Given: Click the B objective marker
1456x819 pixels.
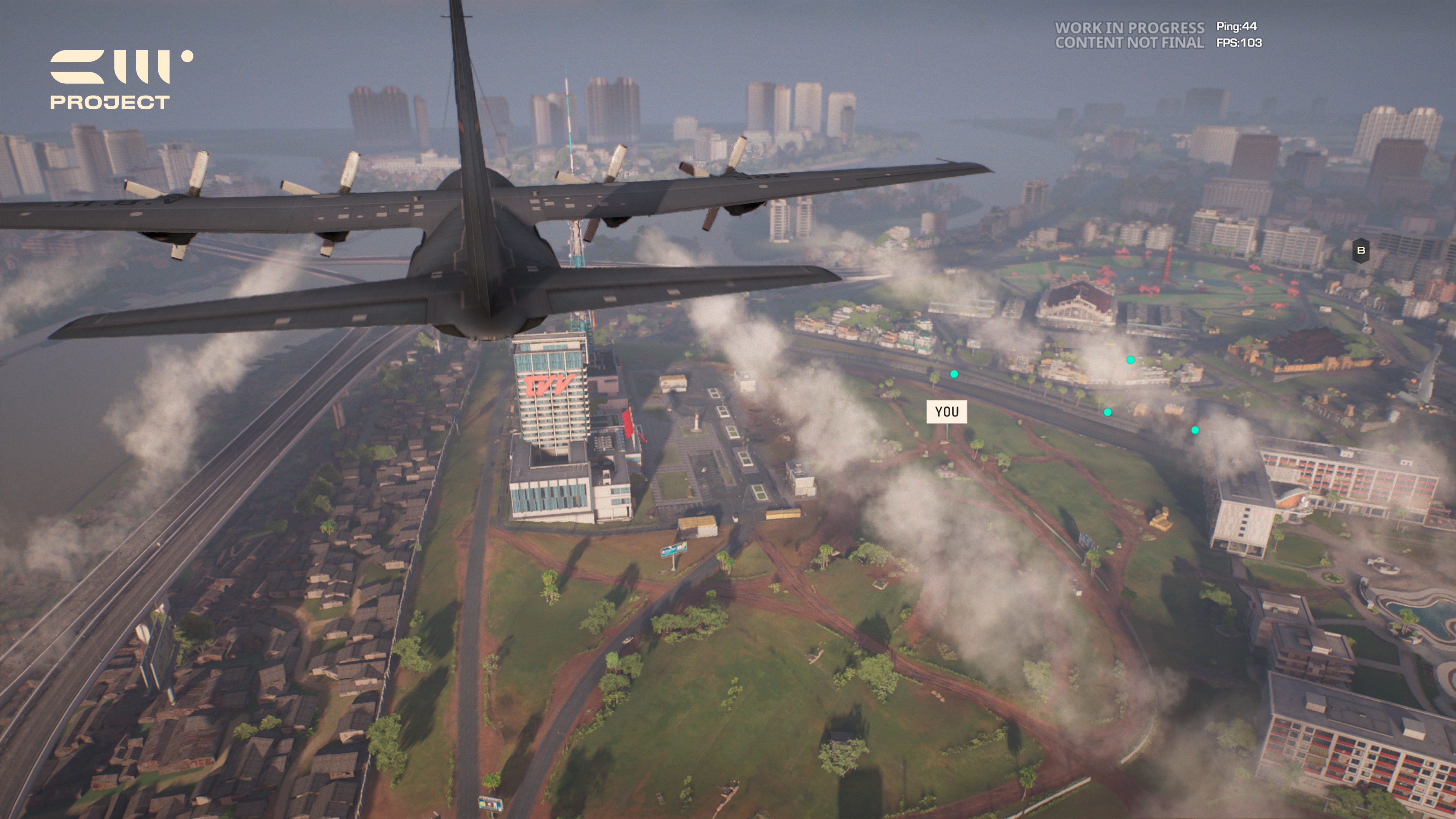Looking at the screenshot, I should 1360,250.
